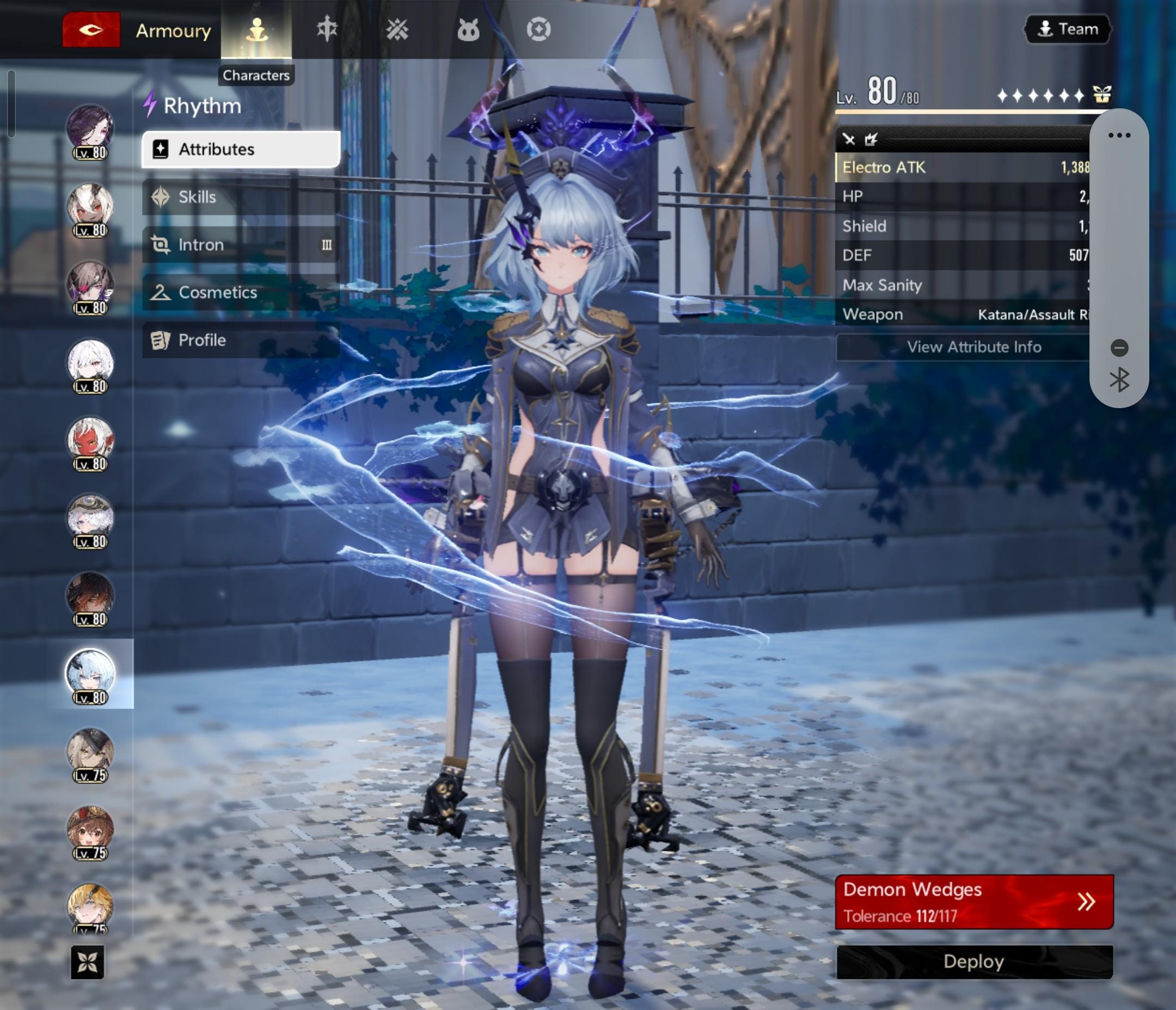Open the Intron menu entry
Image resolution: width=1176 pixels, height=1010 pixels.
pyautogui.click(x=241, y=244)
